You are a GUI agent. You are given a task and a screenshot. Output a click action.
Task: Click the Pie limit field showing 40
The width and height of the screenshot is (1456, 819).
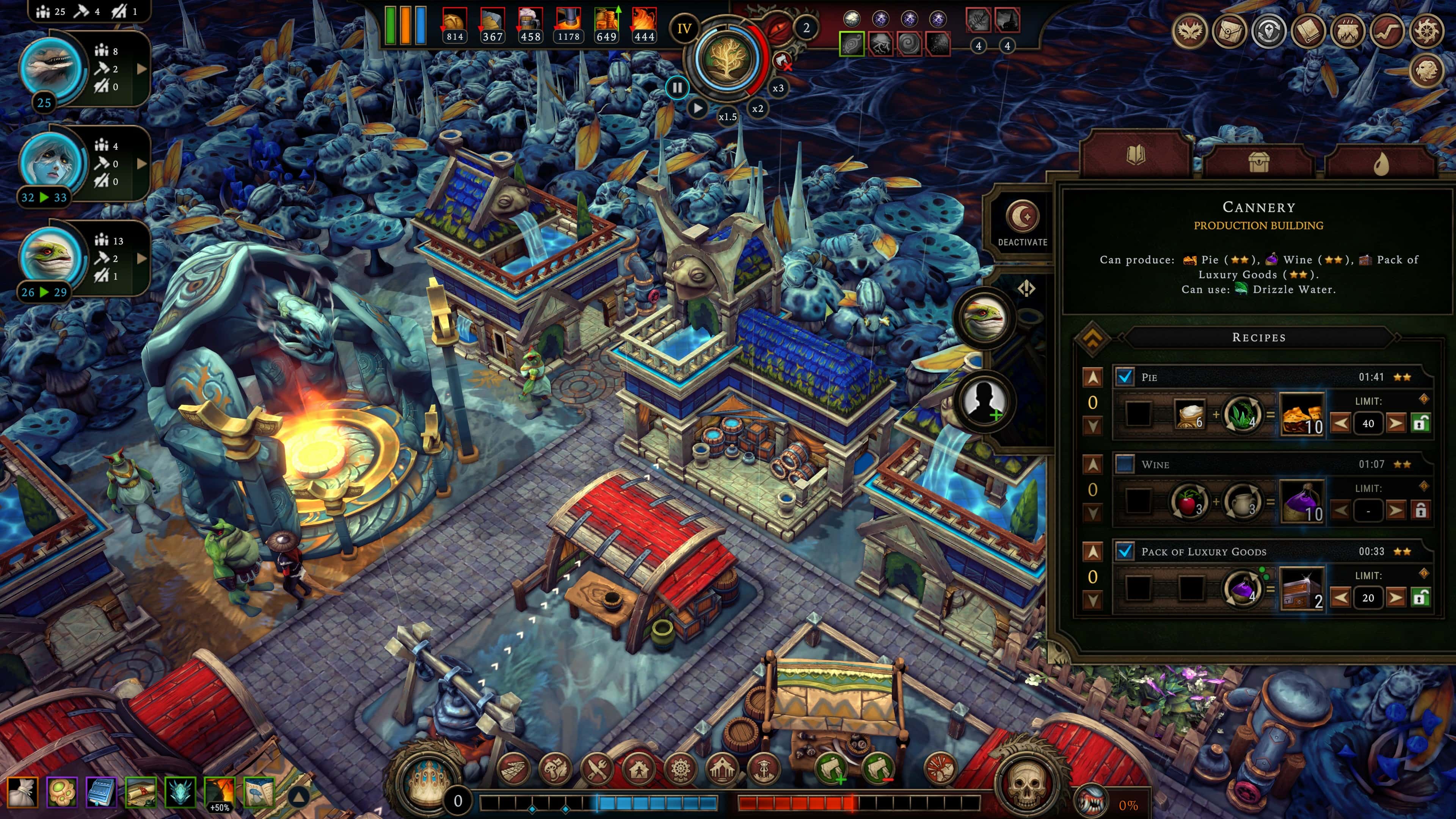1368,424
